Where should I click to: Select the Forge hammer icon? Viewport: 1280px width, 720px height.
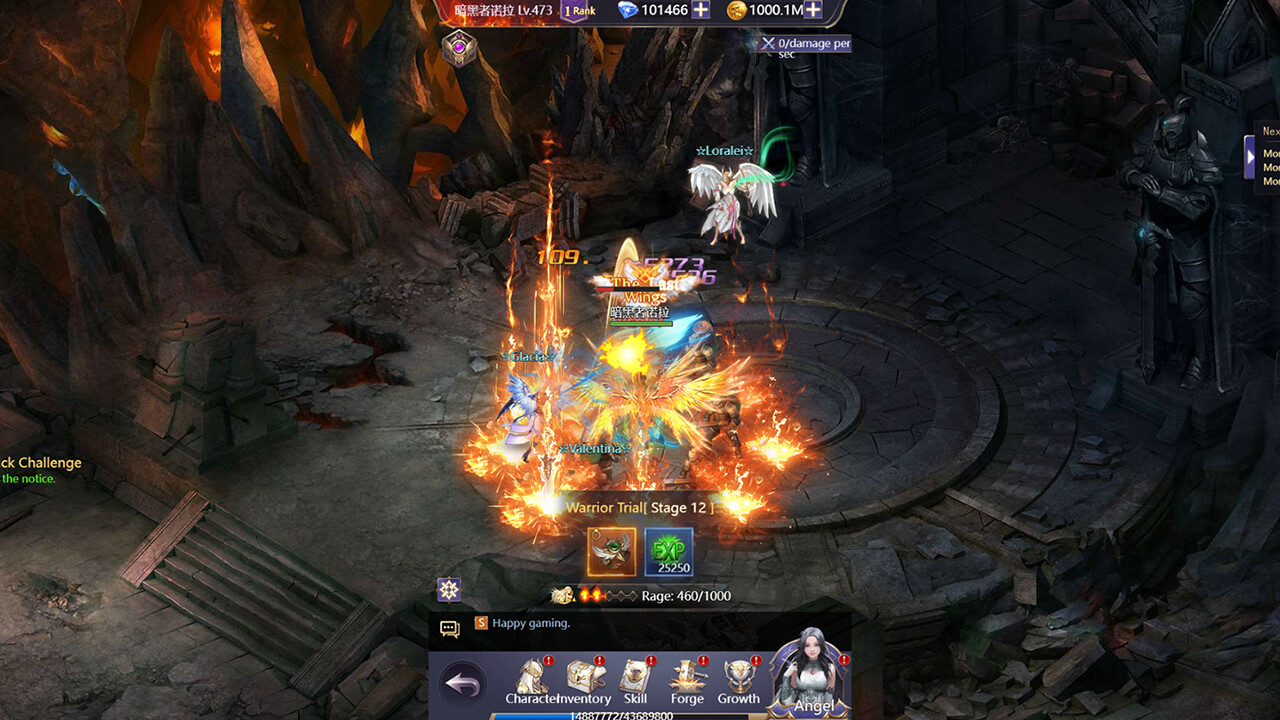(686, 674)
